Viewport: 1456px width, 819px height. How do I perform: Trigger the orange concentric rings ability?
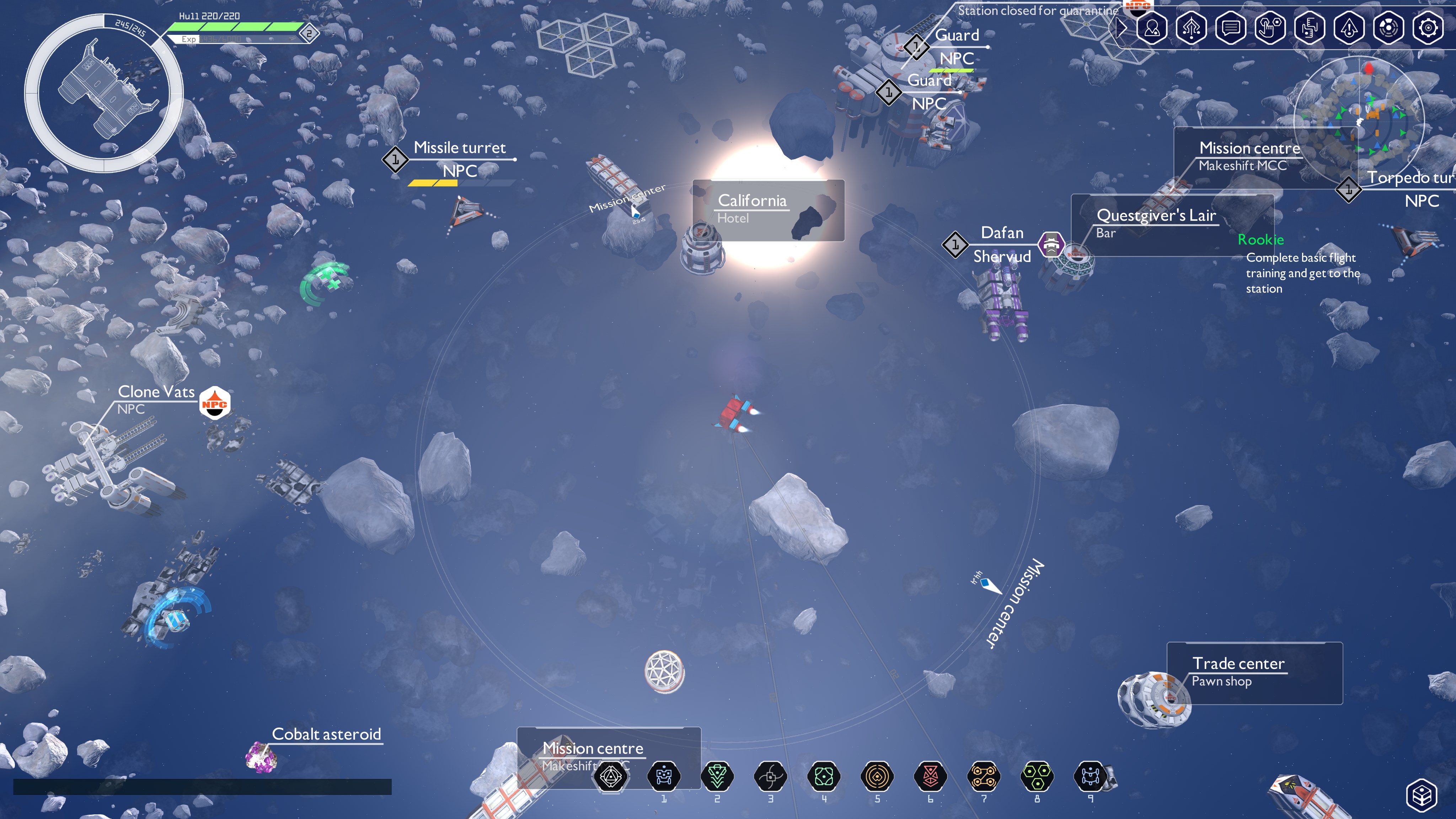[x=877, y=777]
